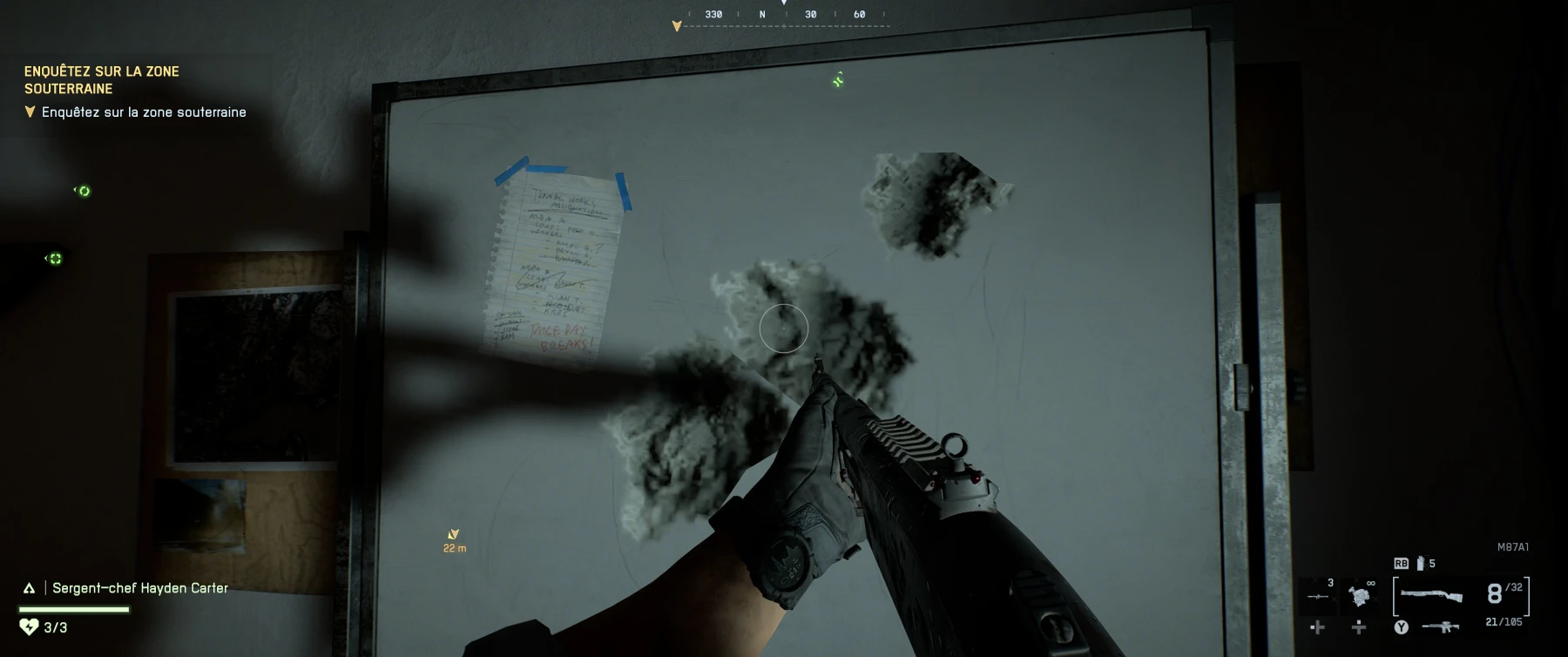Click the compass bar heading strip
Screen dimensions: 1568x657
[786, 15]
